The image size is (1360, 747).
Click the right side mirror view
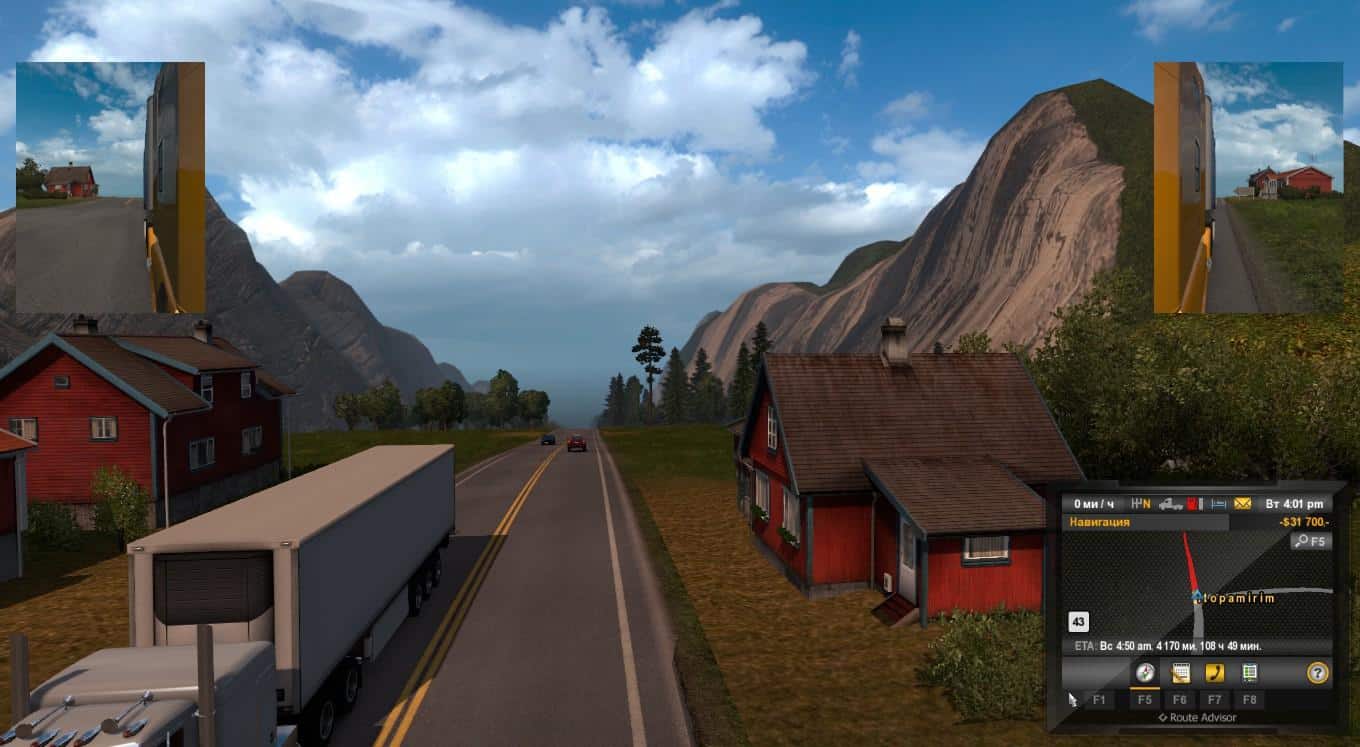pos(1248,187)
